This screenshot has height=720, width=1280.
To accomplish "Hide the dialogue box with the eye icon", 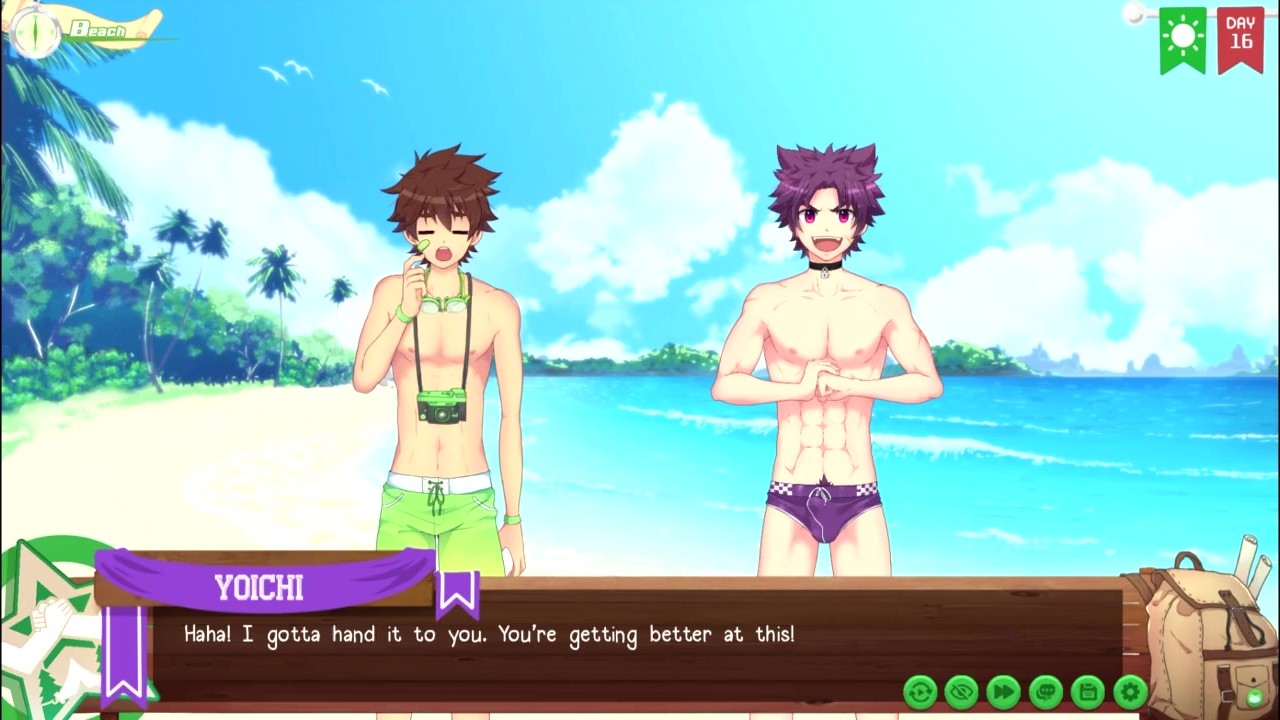I will pos(961,691).
